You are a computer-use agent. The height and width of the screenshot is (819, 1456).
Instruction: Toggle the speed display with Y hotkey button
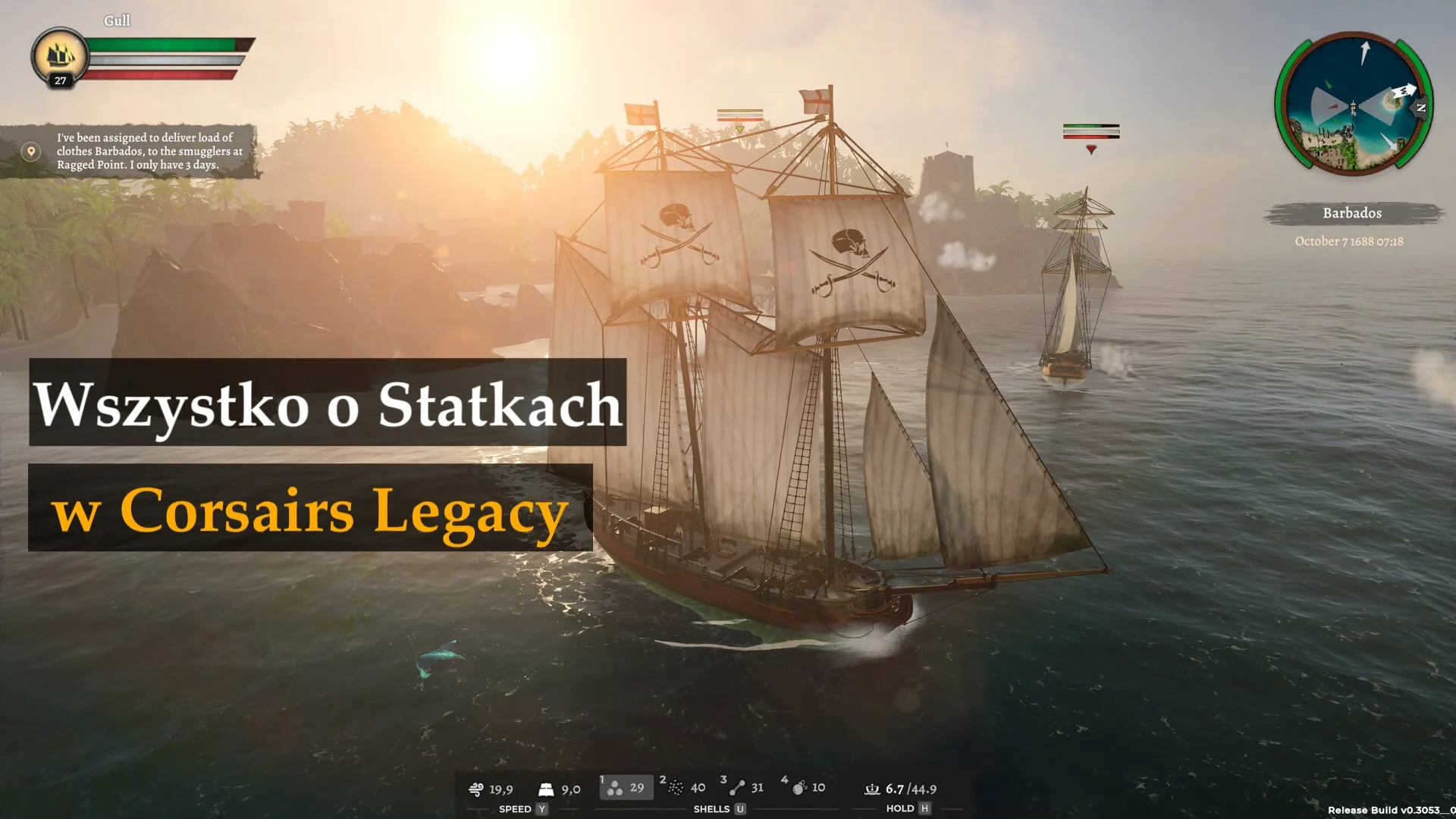click(541, 808)
